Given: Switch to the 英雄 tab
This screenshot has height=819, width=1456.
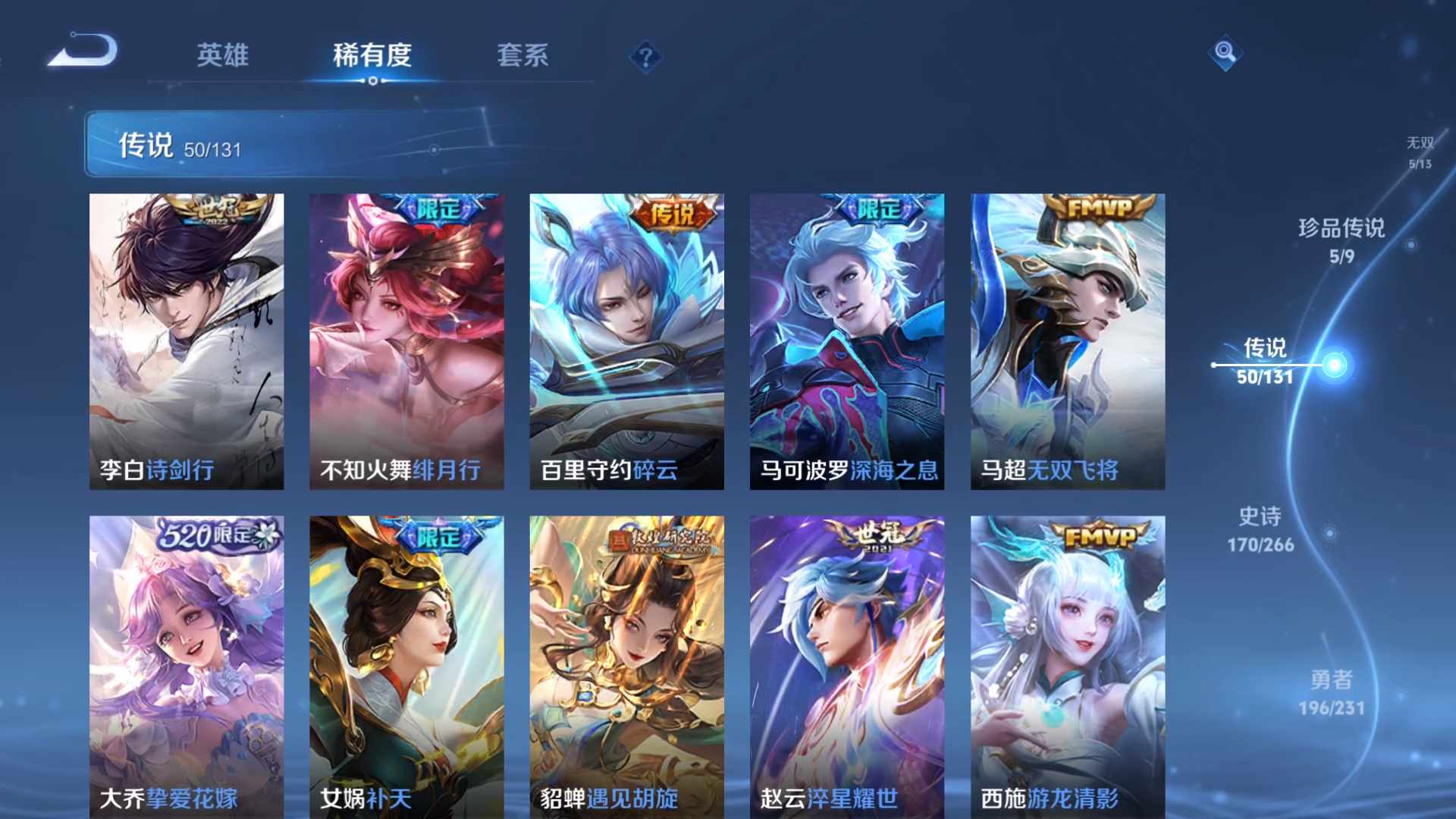Looking at the screenshot, I should pyautogui.click(x=223, y=56).
